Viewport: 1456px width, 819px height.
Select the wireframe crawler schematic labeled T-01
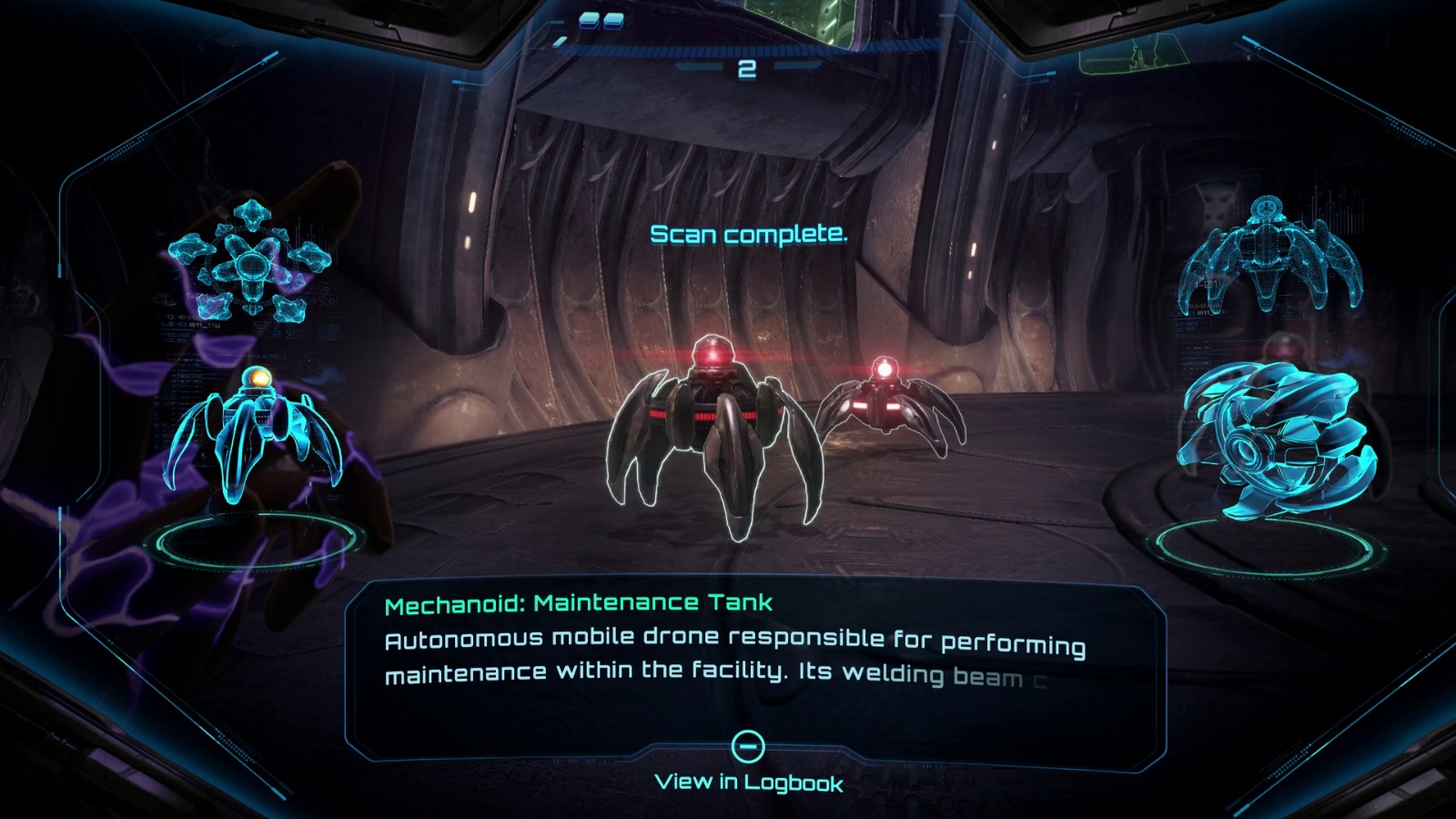[x=1265, y=255]
